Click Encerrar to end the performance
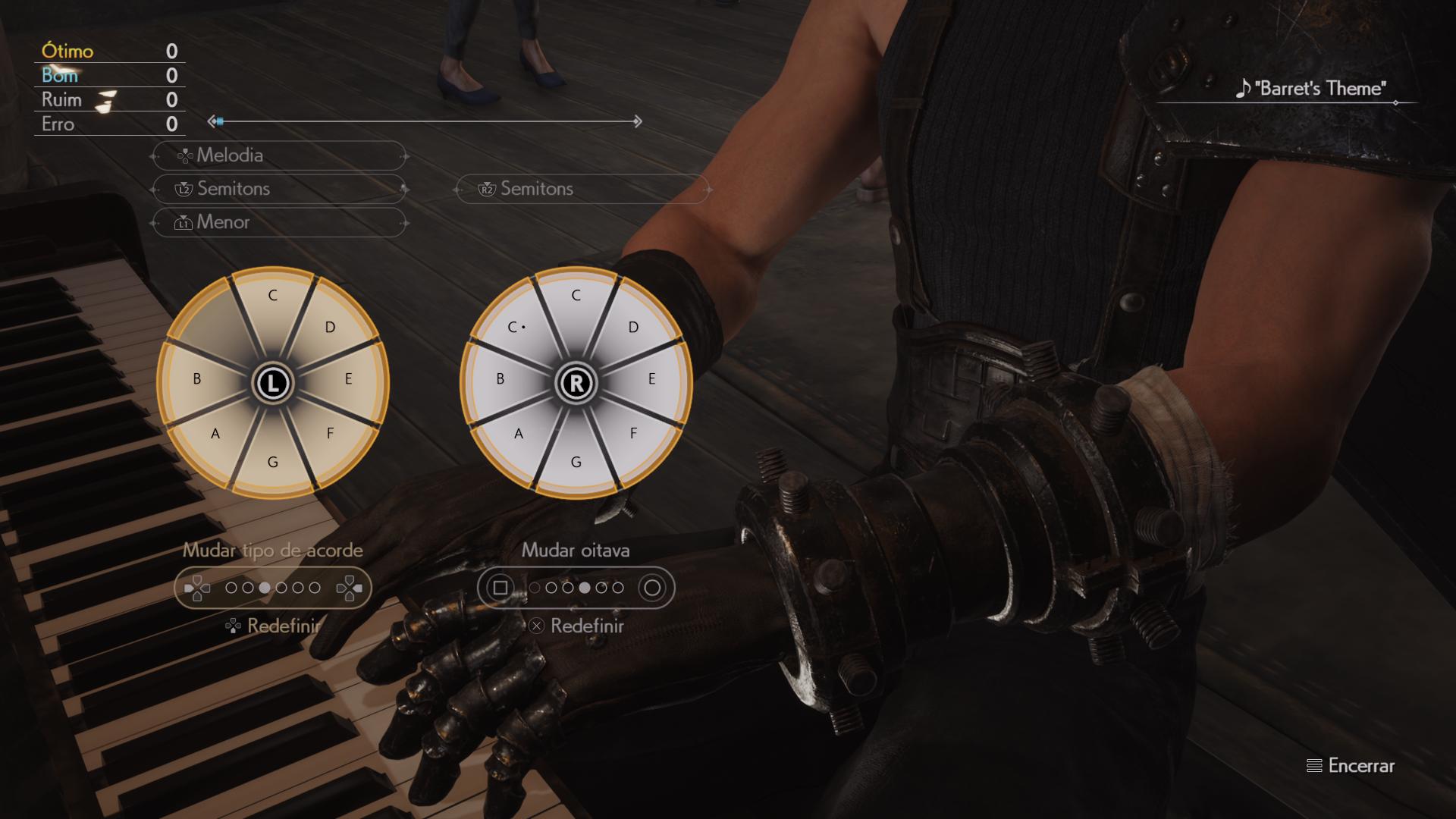Screen dimensions: 1456x819 (x=1351, y=766)
